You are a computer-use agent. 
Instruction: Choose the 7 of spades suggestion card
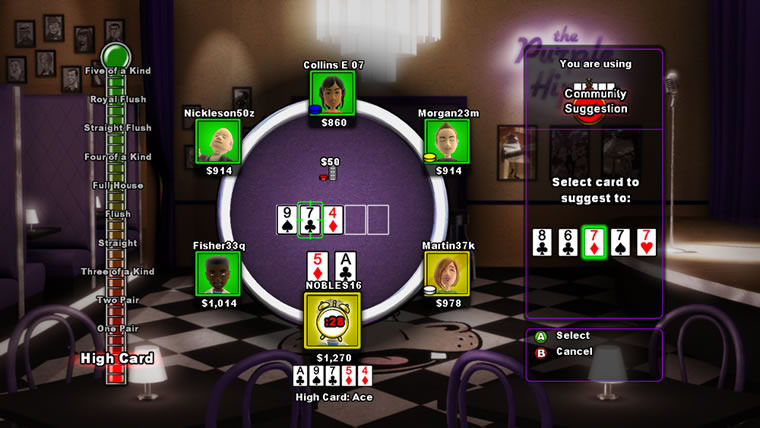click(621, 242)
